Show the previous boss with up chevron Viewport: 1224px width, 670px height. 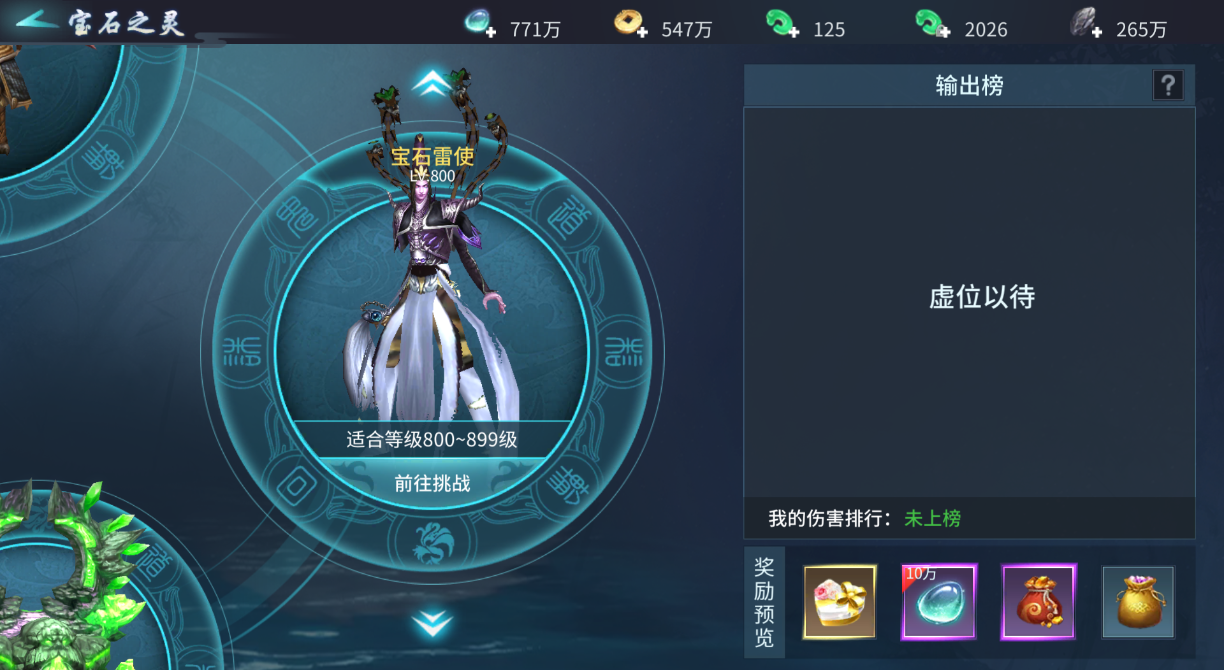pyautogui.click(x=431, y=82)
